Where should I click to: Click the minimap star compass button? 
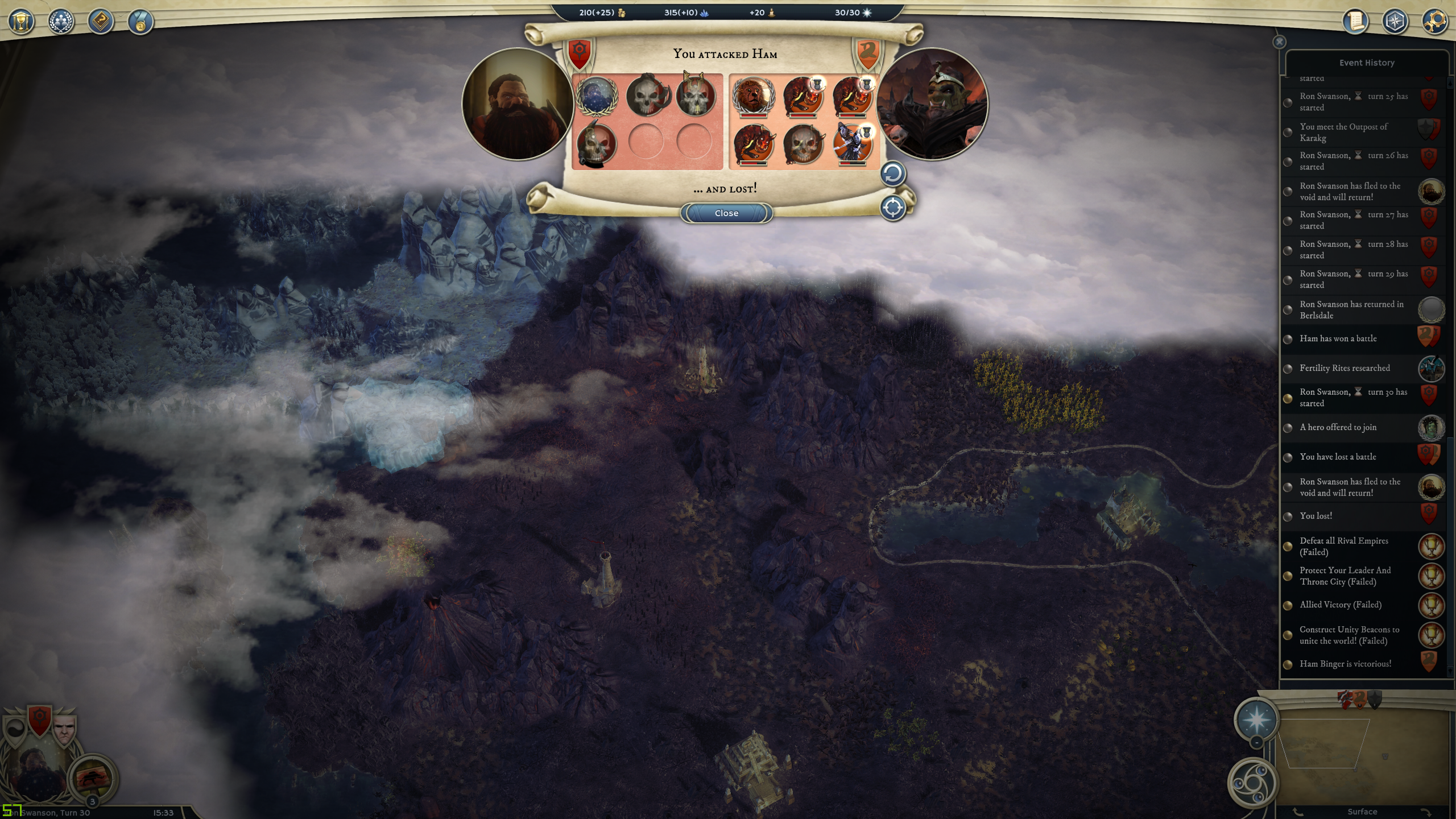[x=1256, y=719]
